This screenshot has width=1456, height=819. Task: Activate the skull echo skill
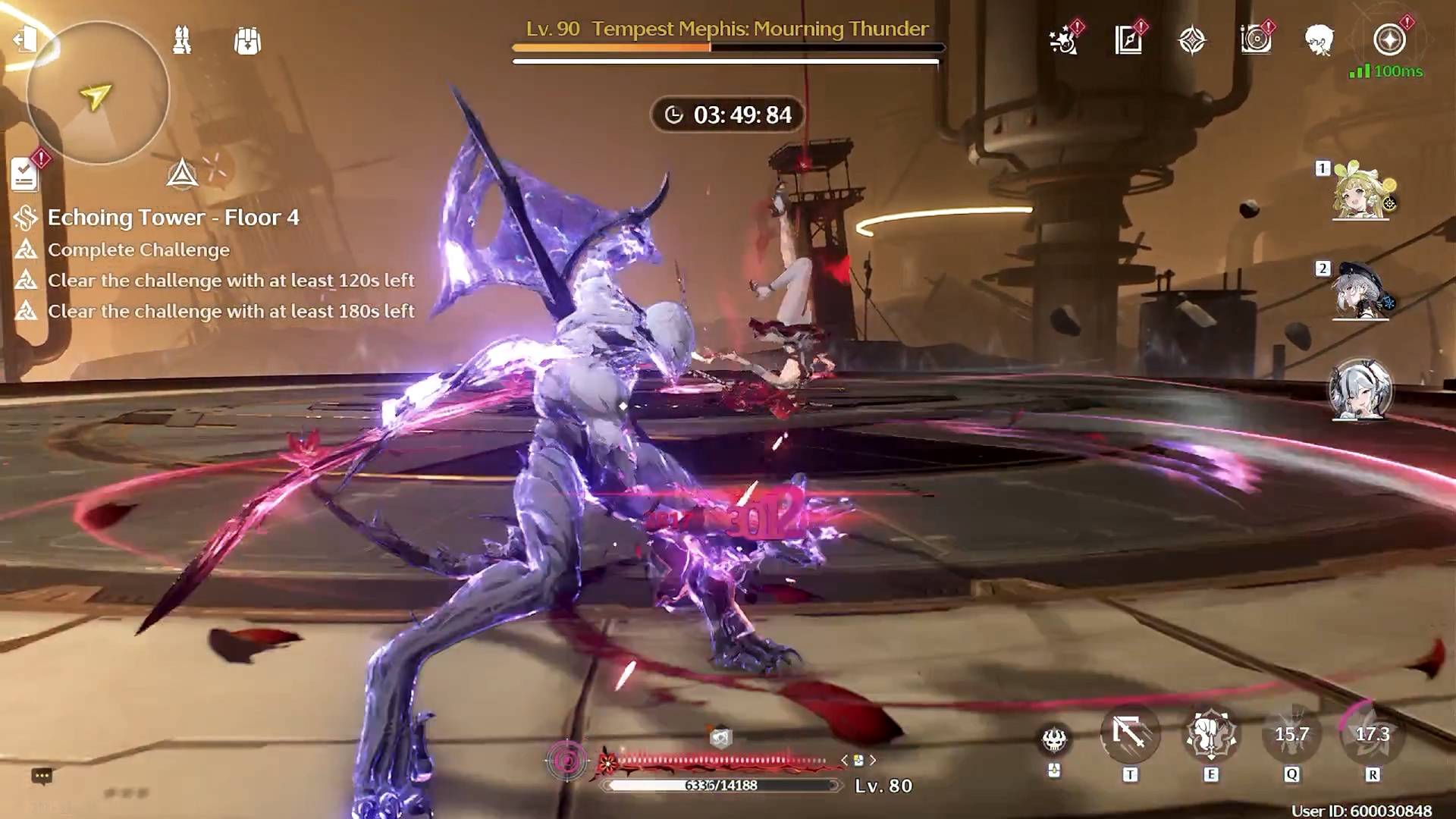[x=1054, y=739]
